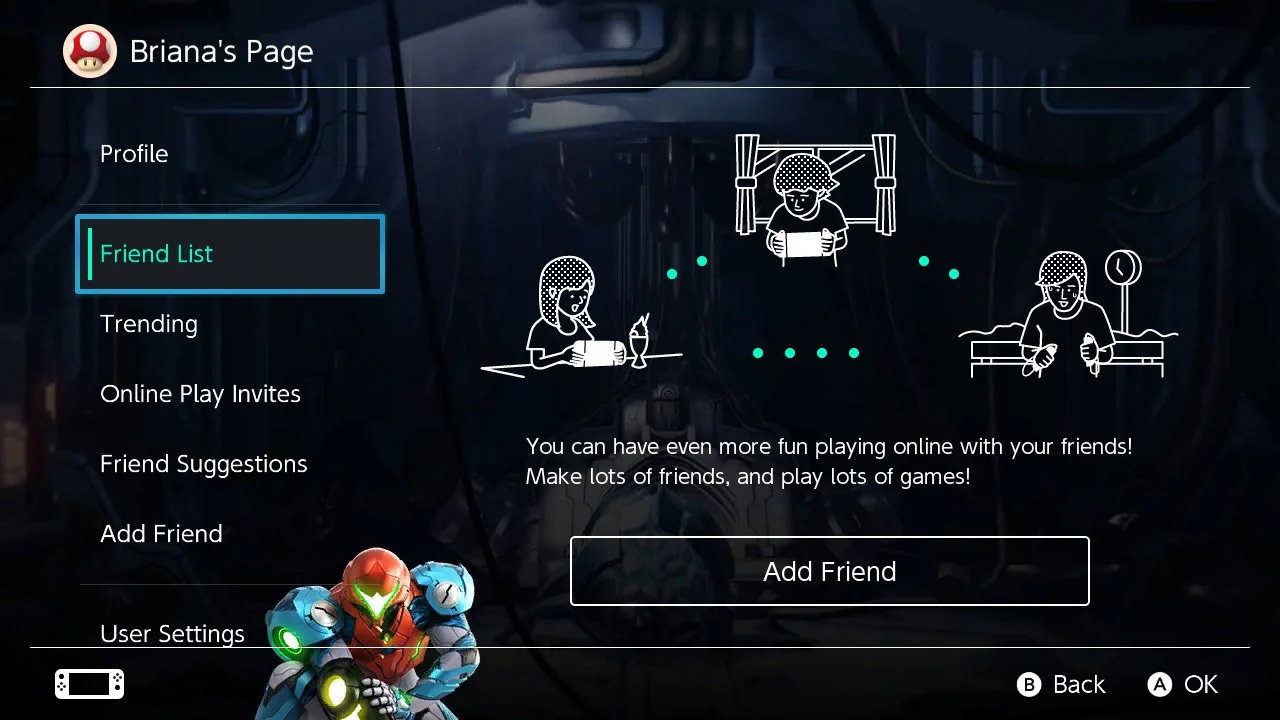Image resolution: width=1280 pixels, height=720 pixels.
Task: Show Online Play Invites
Action: point(200,394)
